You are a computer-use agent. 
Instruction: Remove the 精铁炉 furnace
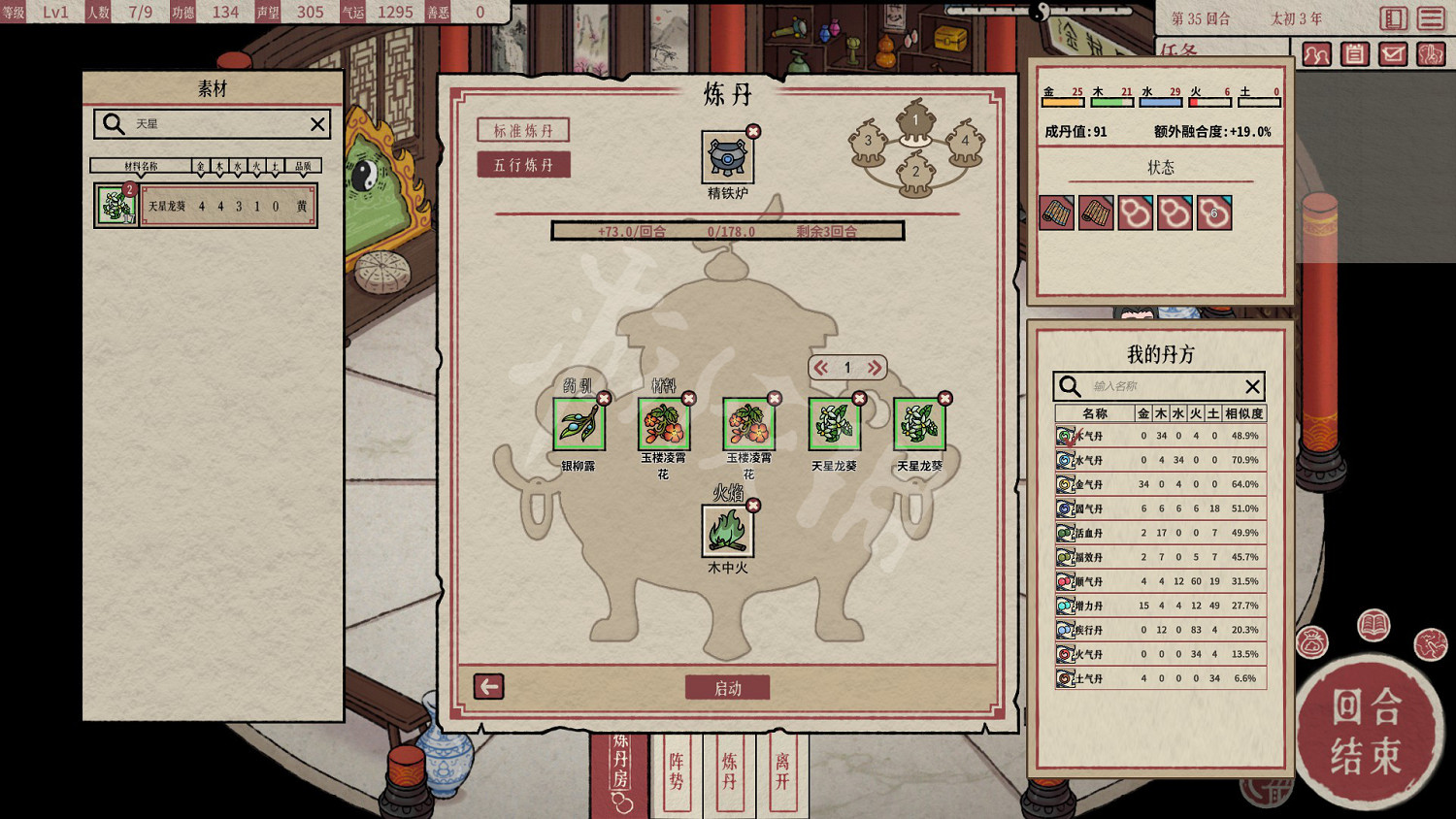pyautogui.click(x=753, y=131)
